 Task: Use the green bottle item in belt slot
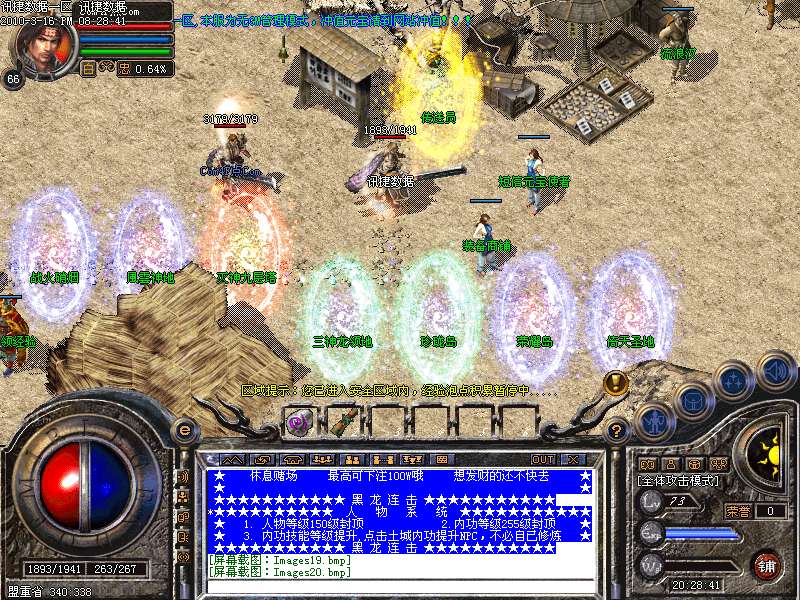(x=341, y=423)
